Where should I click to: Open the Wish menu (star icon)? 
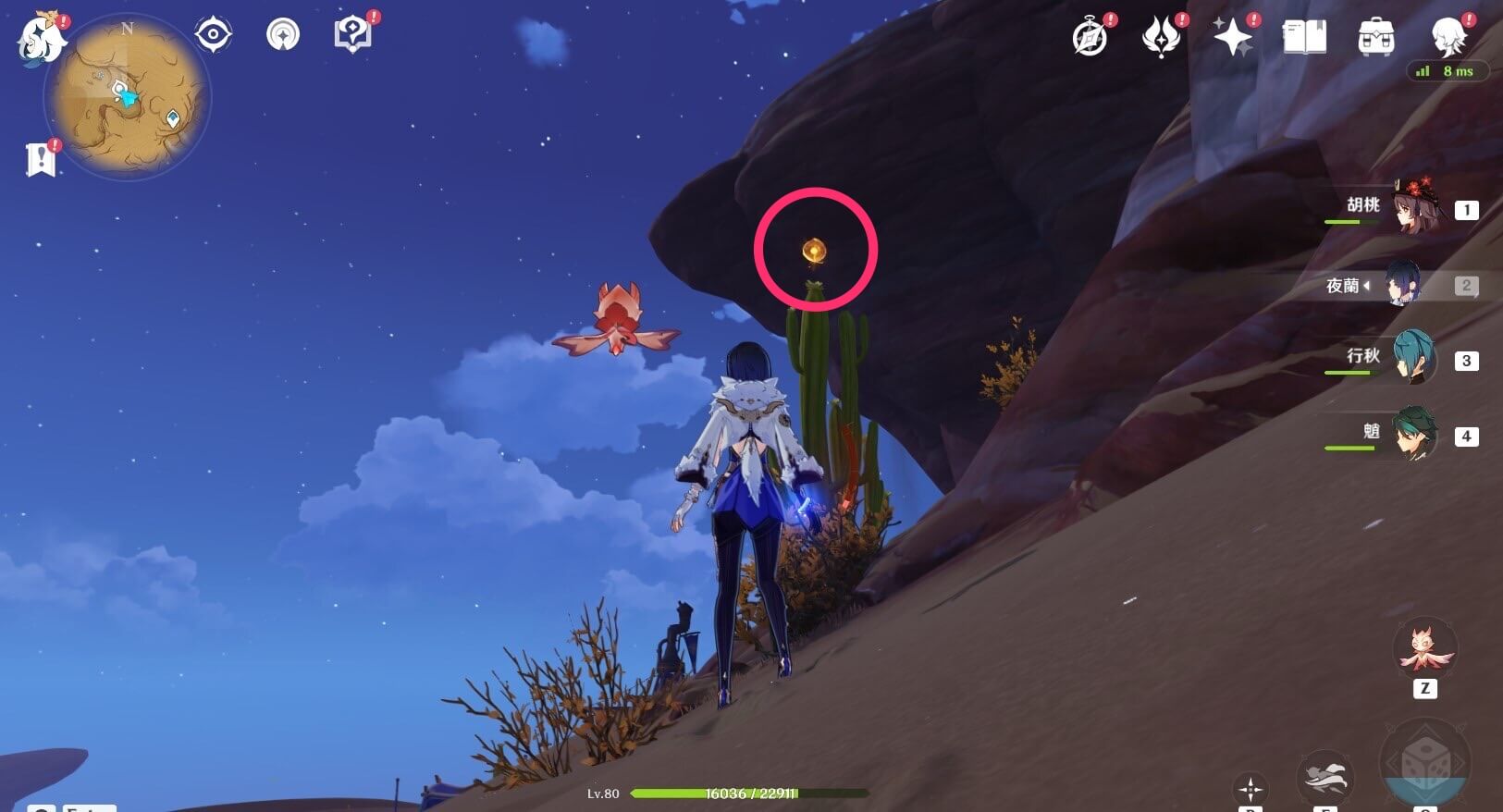pyautogui.click(x=1234, y=35)
